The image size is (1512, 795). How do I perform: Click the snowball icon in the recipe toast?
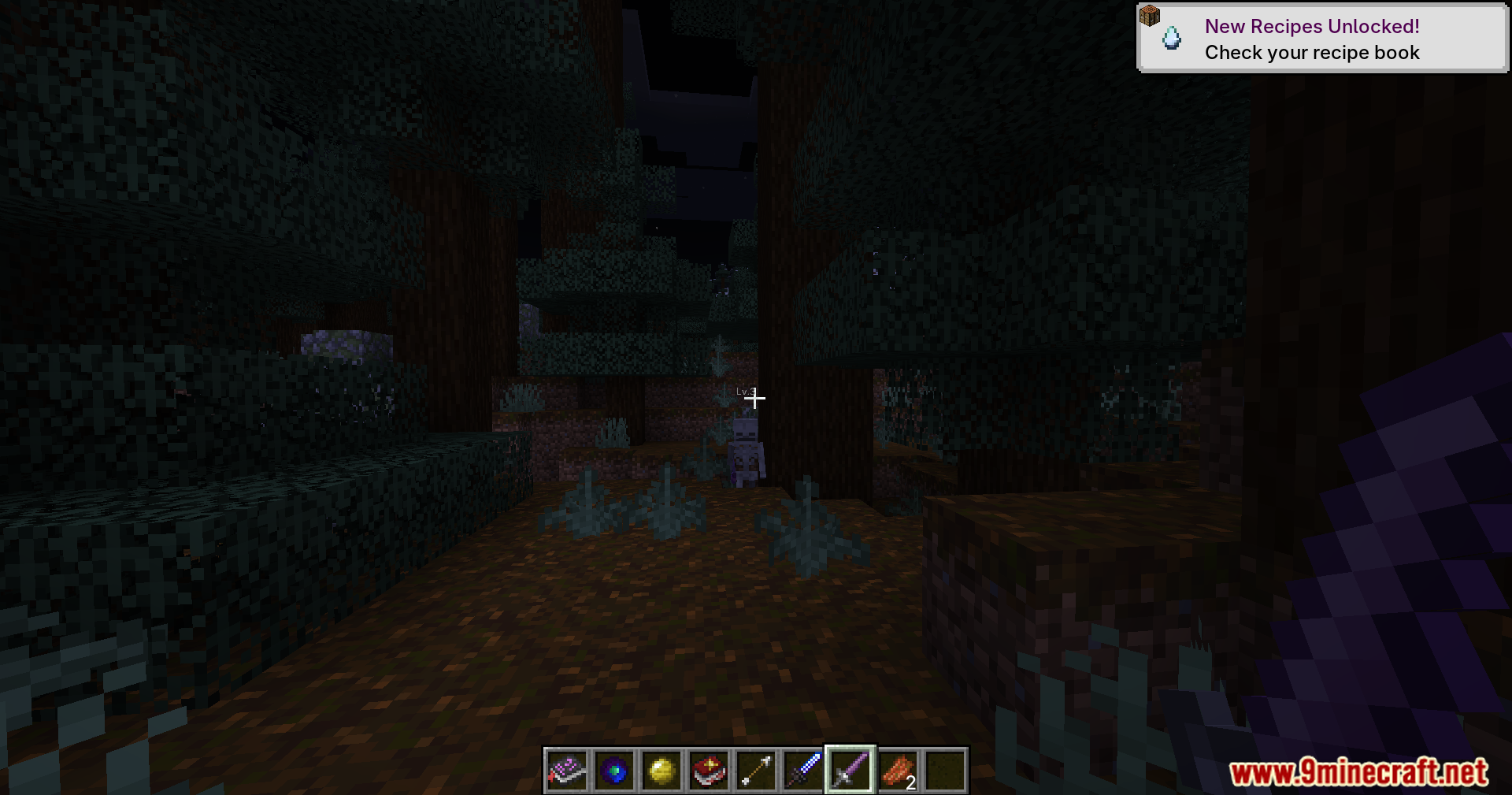1171,37
